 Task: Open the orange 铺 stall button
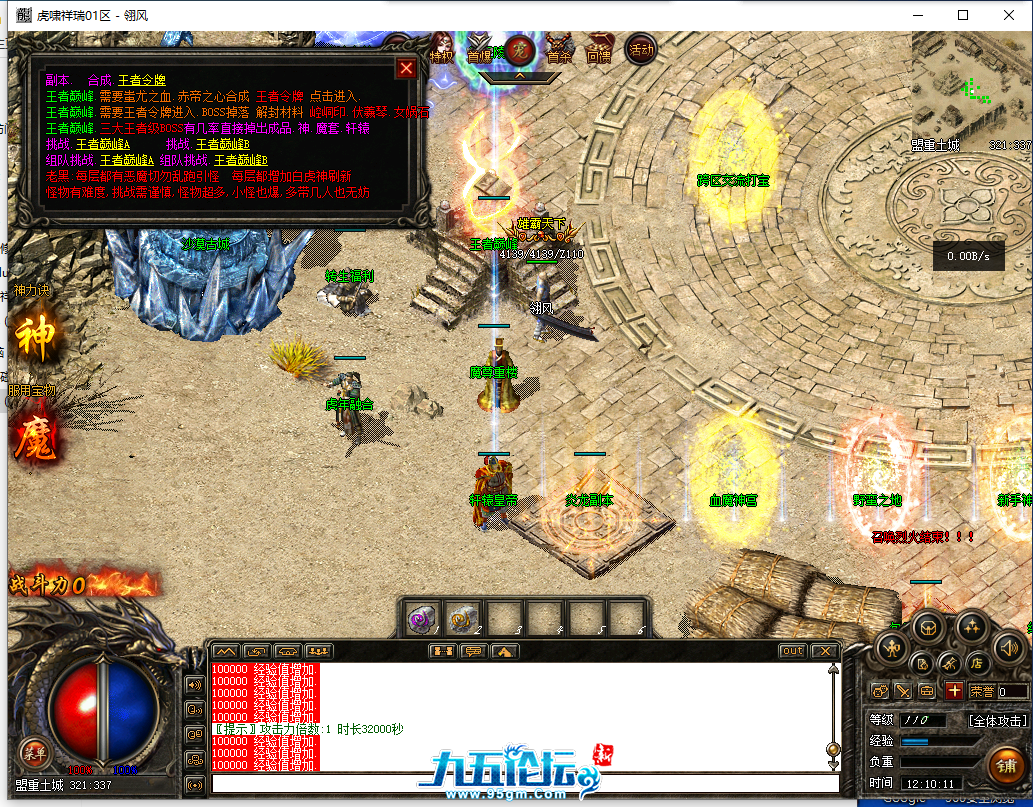pos(1004,767)
